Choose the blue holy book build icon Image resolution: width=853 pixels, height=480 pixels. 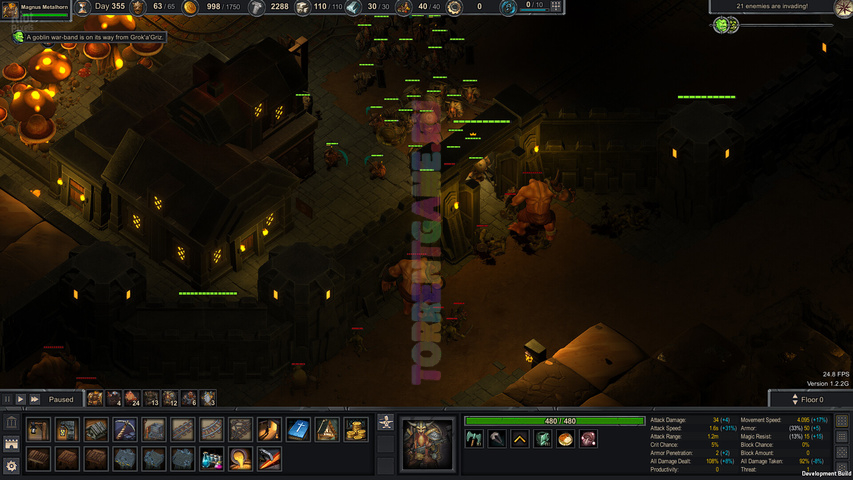click(297, 430)
